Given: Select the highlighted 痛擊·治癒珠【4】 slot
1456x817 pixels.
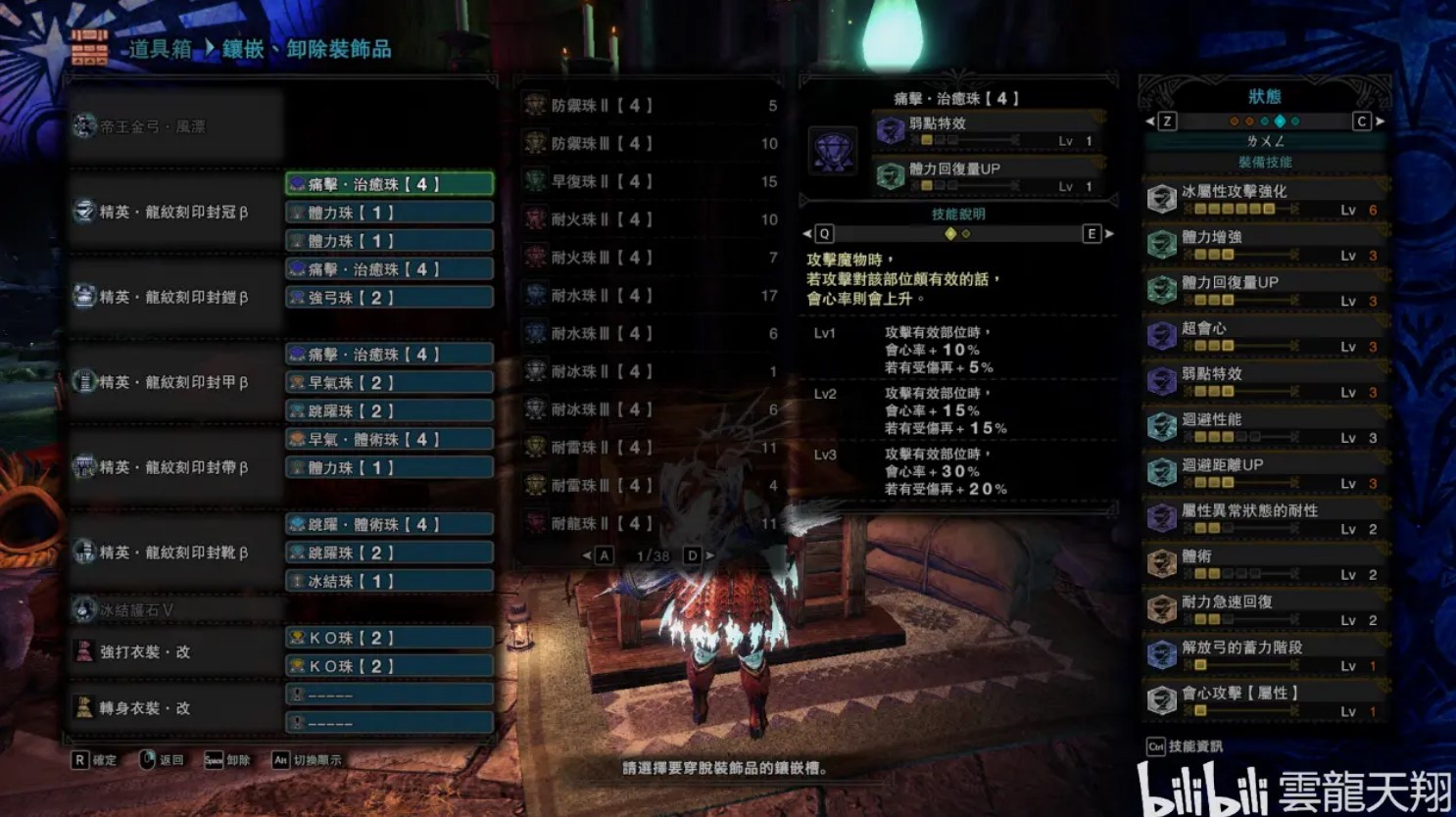Looking at the screenshot, I should pos(389,184).
